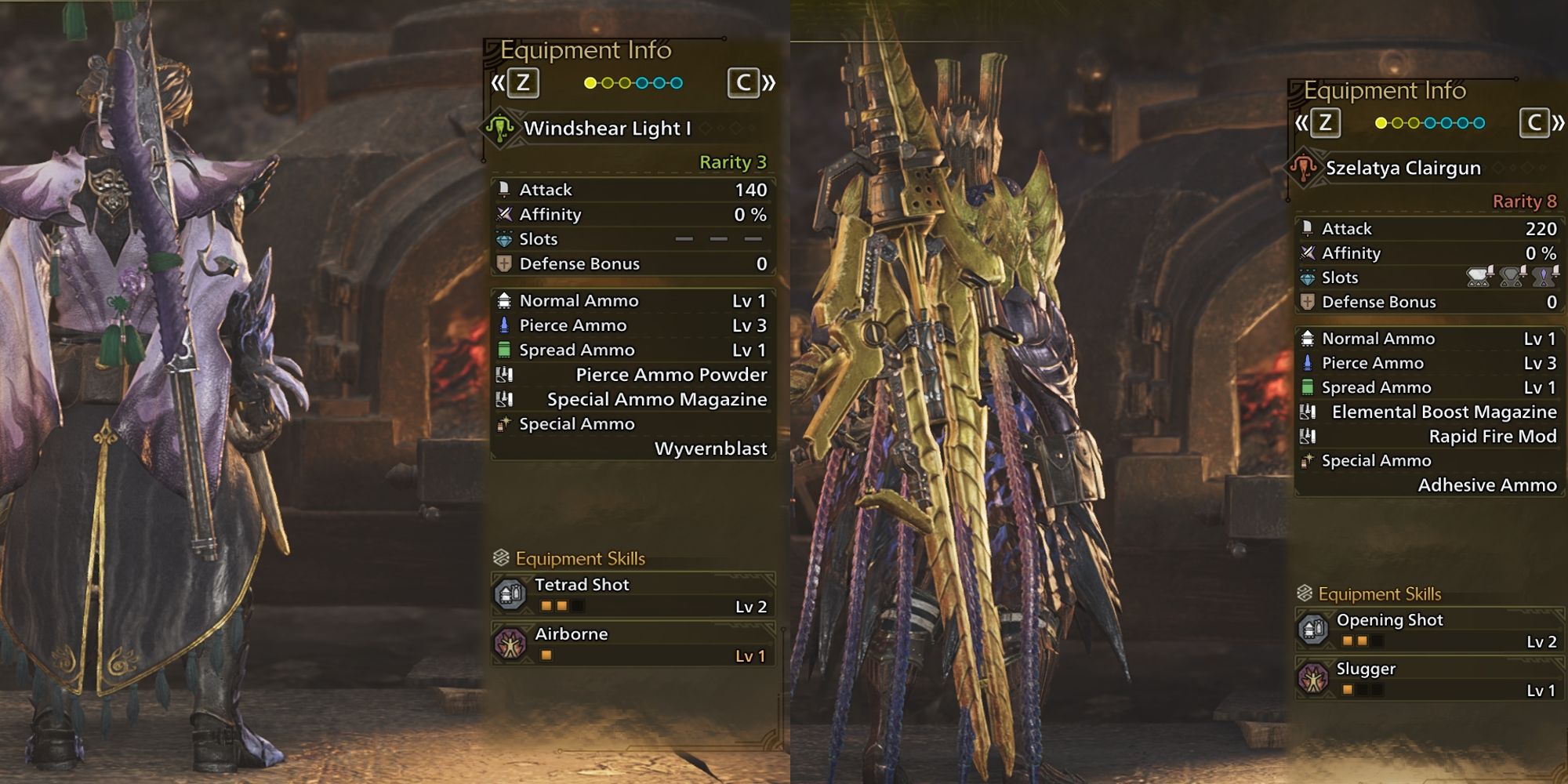
Task: Open the Opening Shot skill entry
Action: [x=1430, y=630]
